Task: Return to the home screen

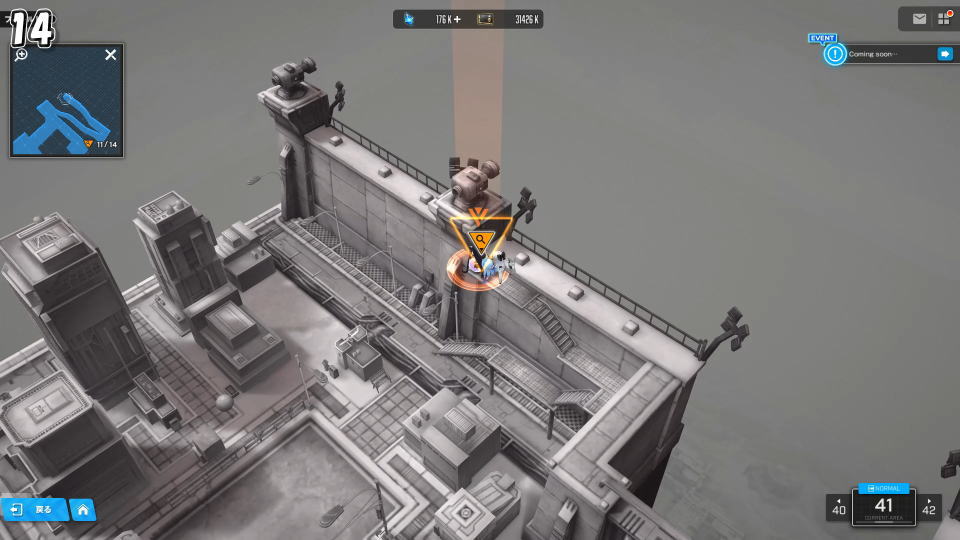Action: click(83, 510)
